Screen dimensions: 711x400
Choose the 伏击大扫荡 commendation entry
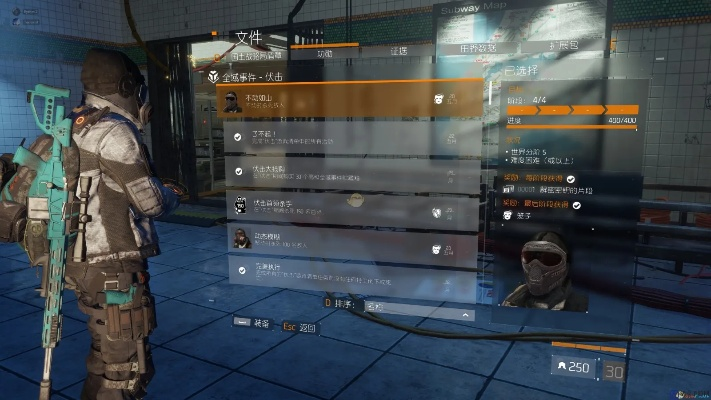point(345,171)
